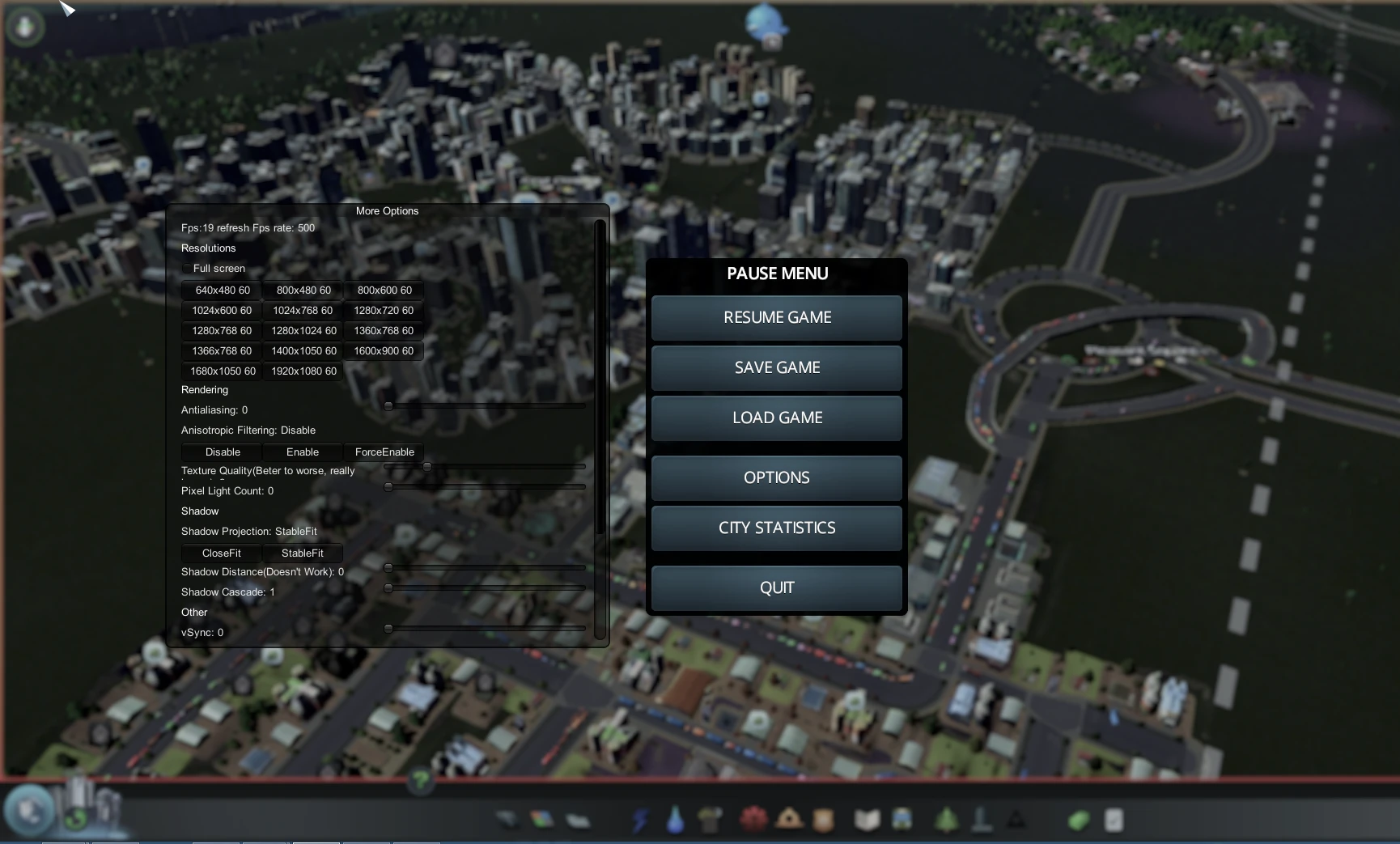Viewport: 1400px width, 844px height.
Task: Click the Resume Game button
Action: (775, 317)
